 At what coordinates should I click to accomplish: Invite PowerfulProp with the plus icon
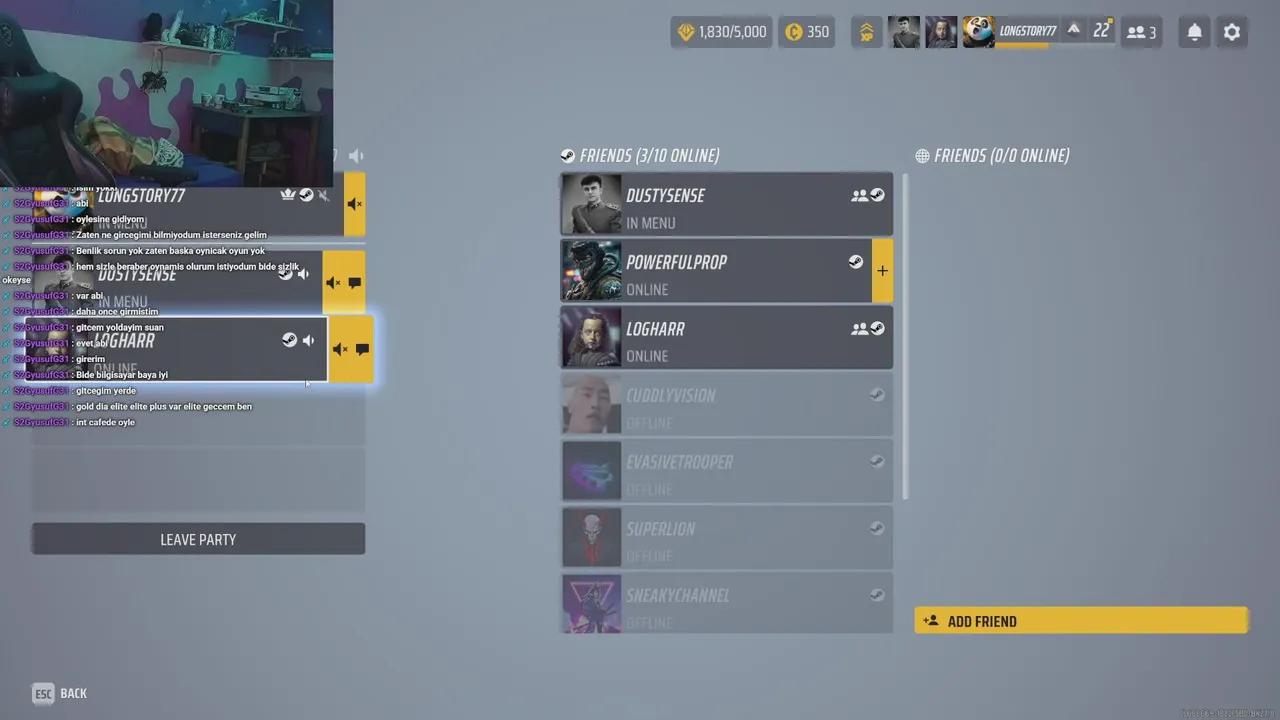click(882, 270)
